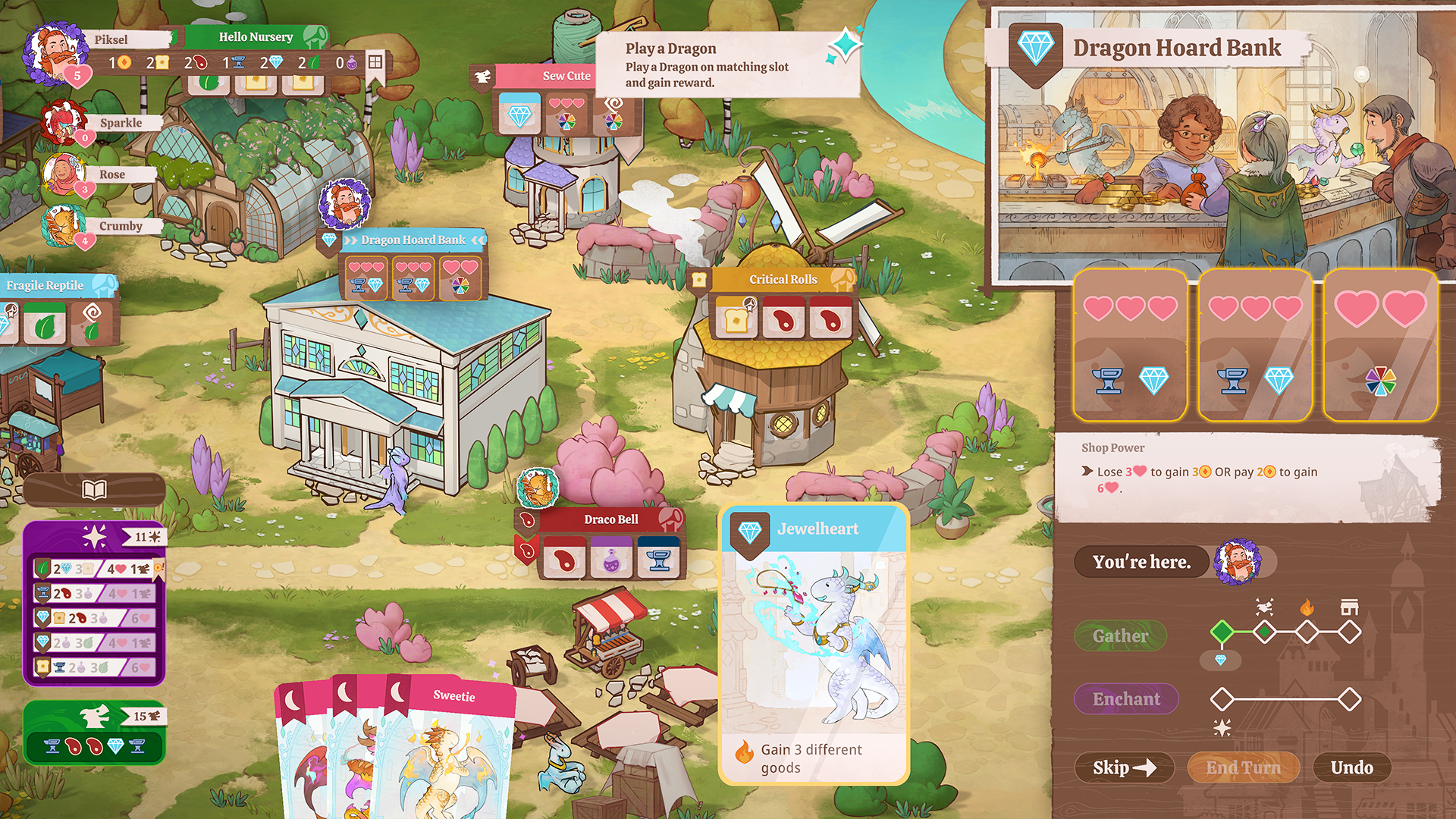Choose the Enchant action
This screenshot has height=819, width=1456.
pos(1126,698)
